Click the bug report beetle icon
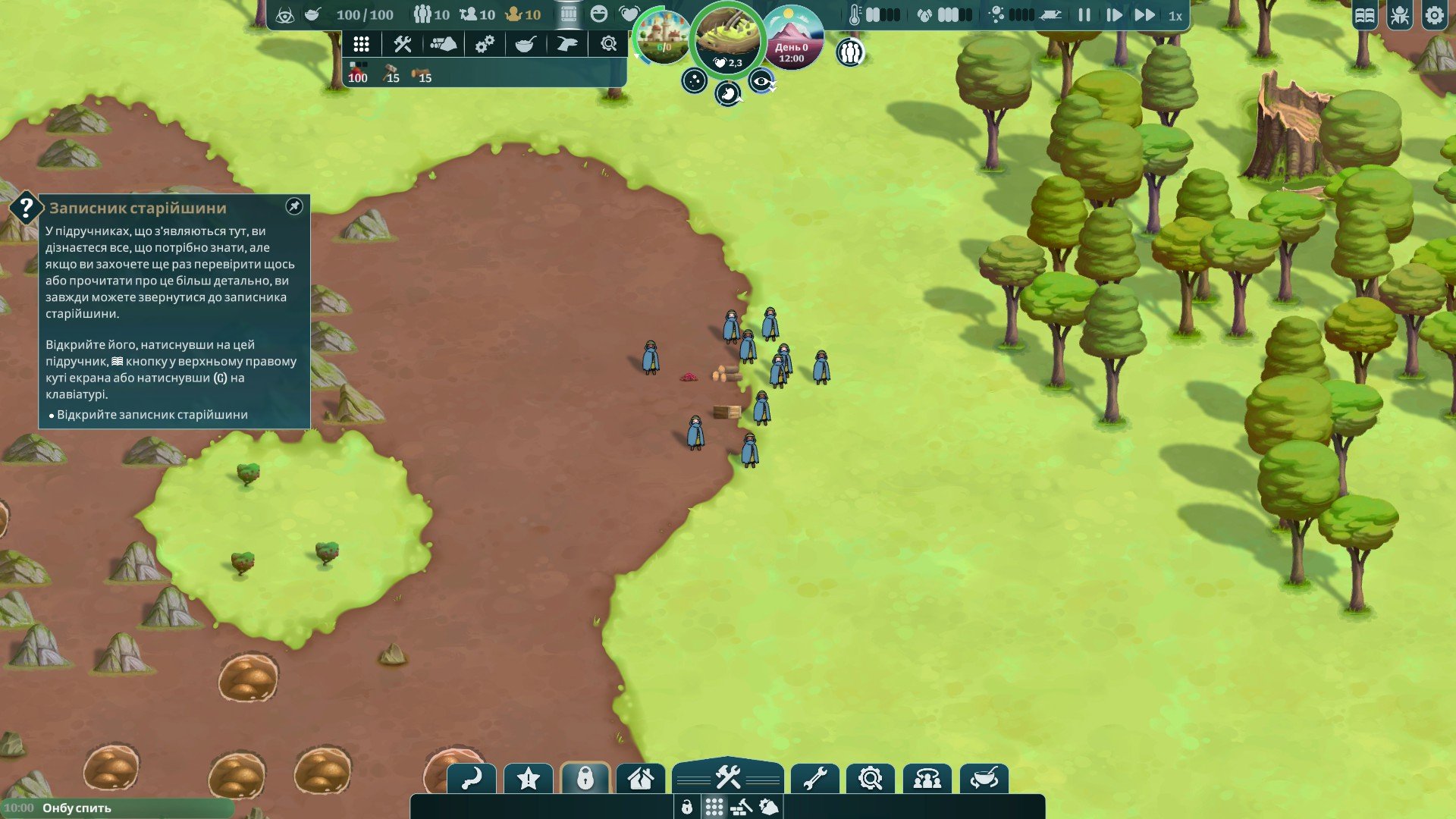 pos(1399,16)
